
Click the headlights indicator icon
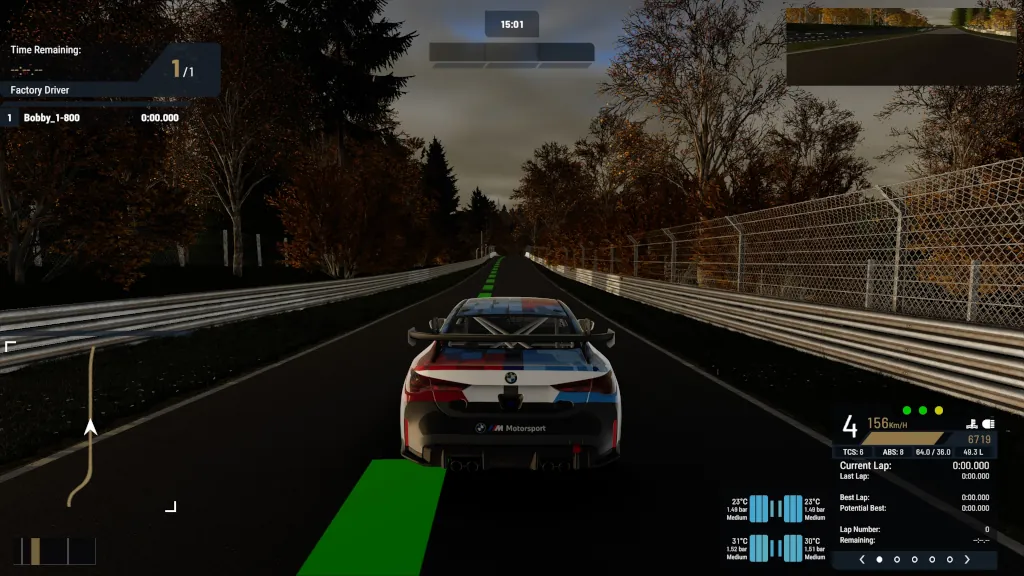pos(989,424)
